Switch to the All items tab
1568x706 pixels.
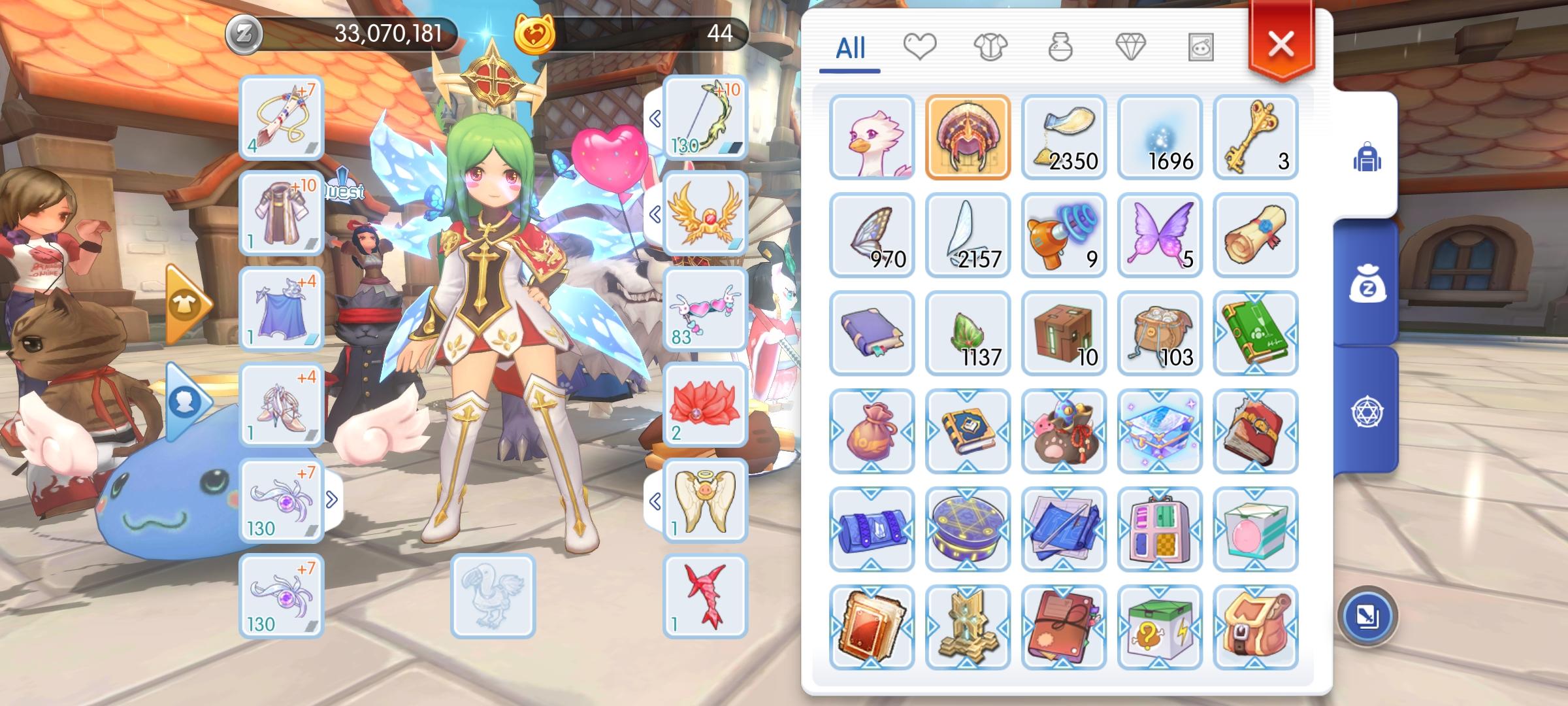(x=853, y=46)
